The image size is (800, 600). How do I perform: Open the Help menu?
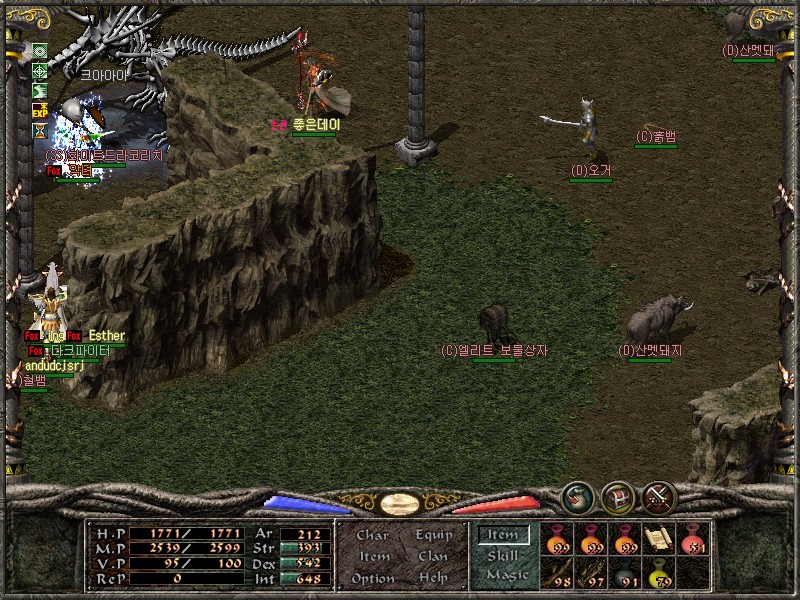[x=433, y=578]
